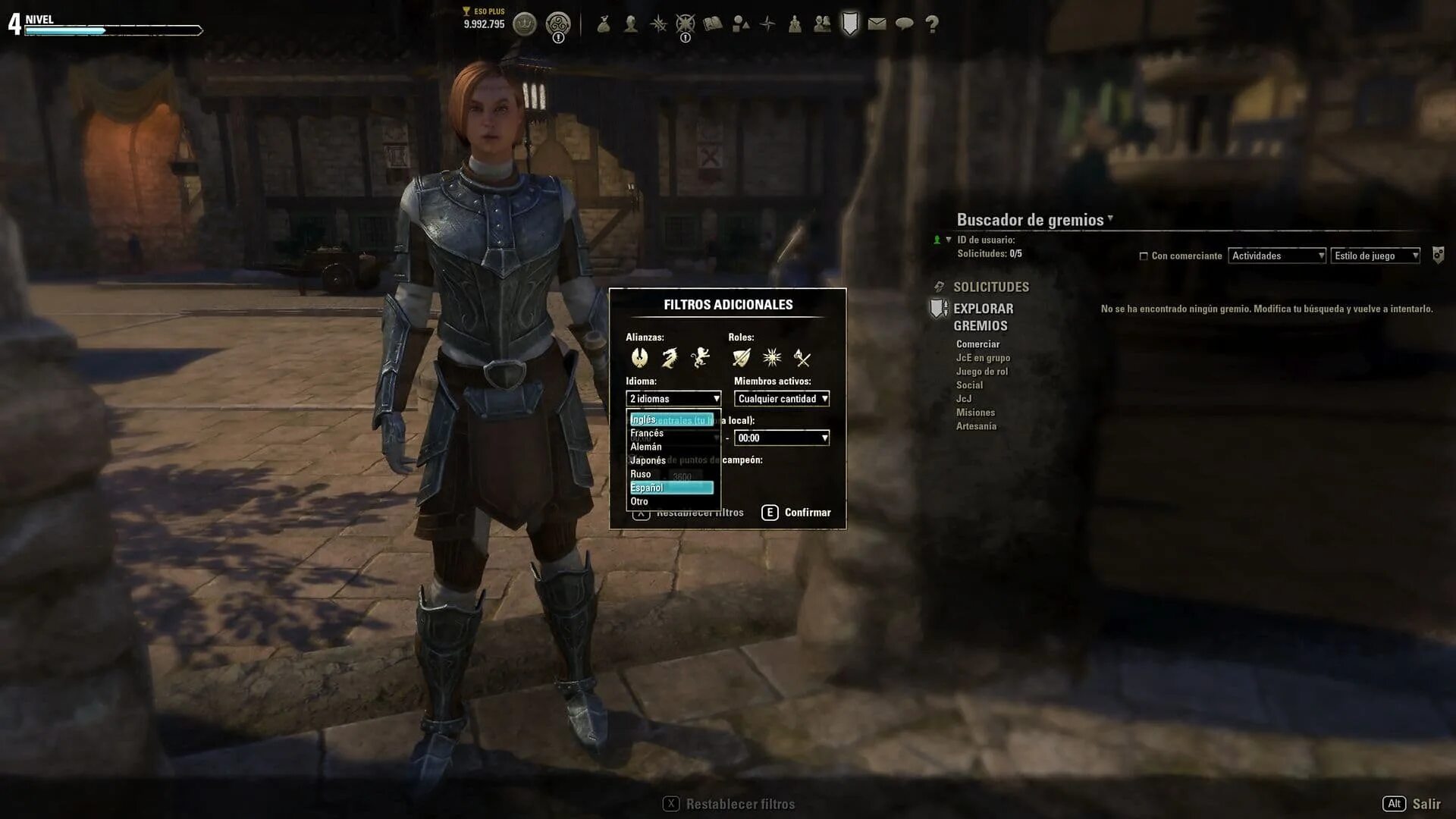Toggle the lion alliance filter
This screenshot has height=819, width=1456.
tap(700, 357)
